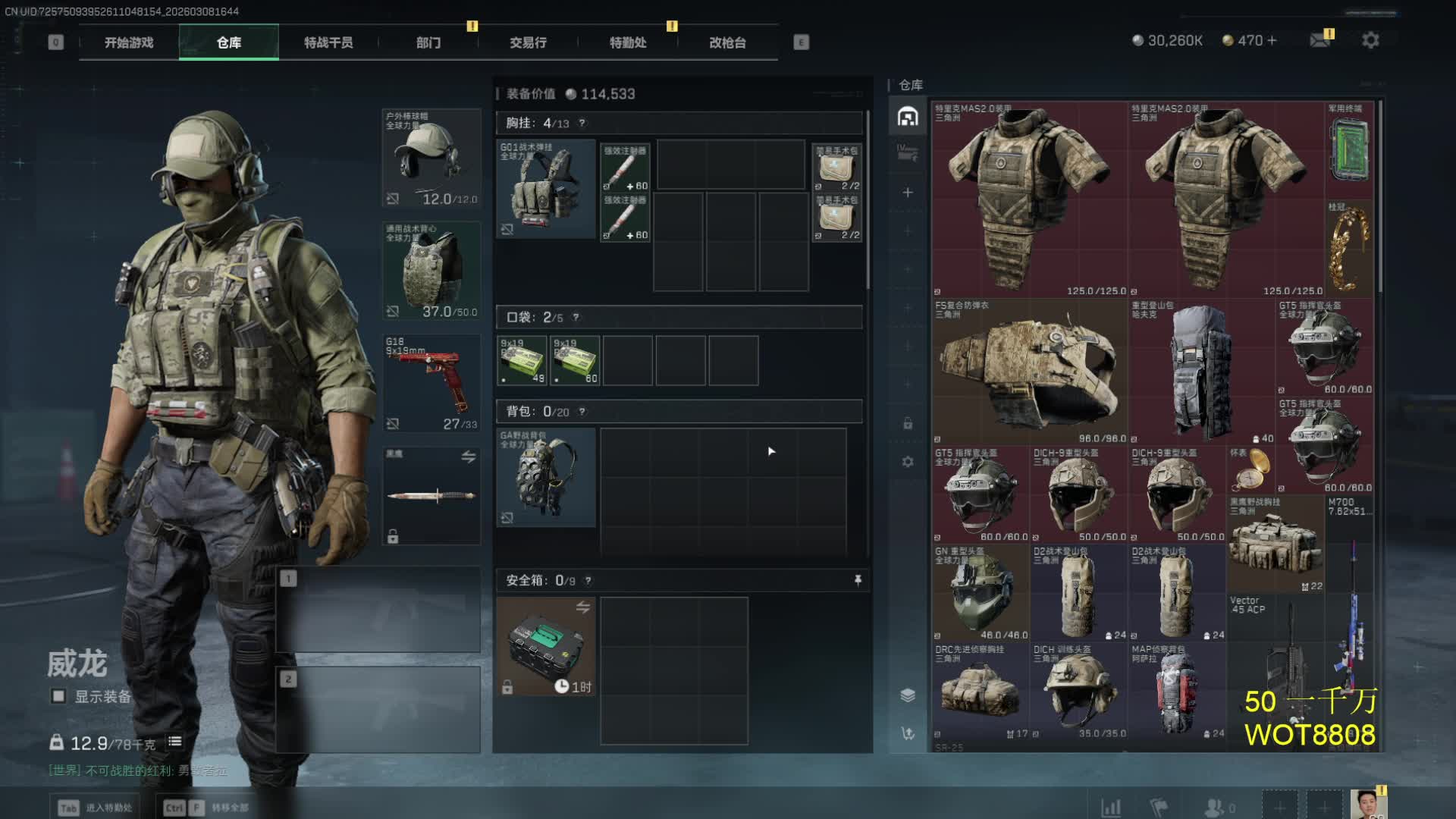Select the 9x19 ammo stack of 49
1456x819 pixels.
click(x=522, y=361)
